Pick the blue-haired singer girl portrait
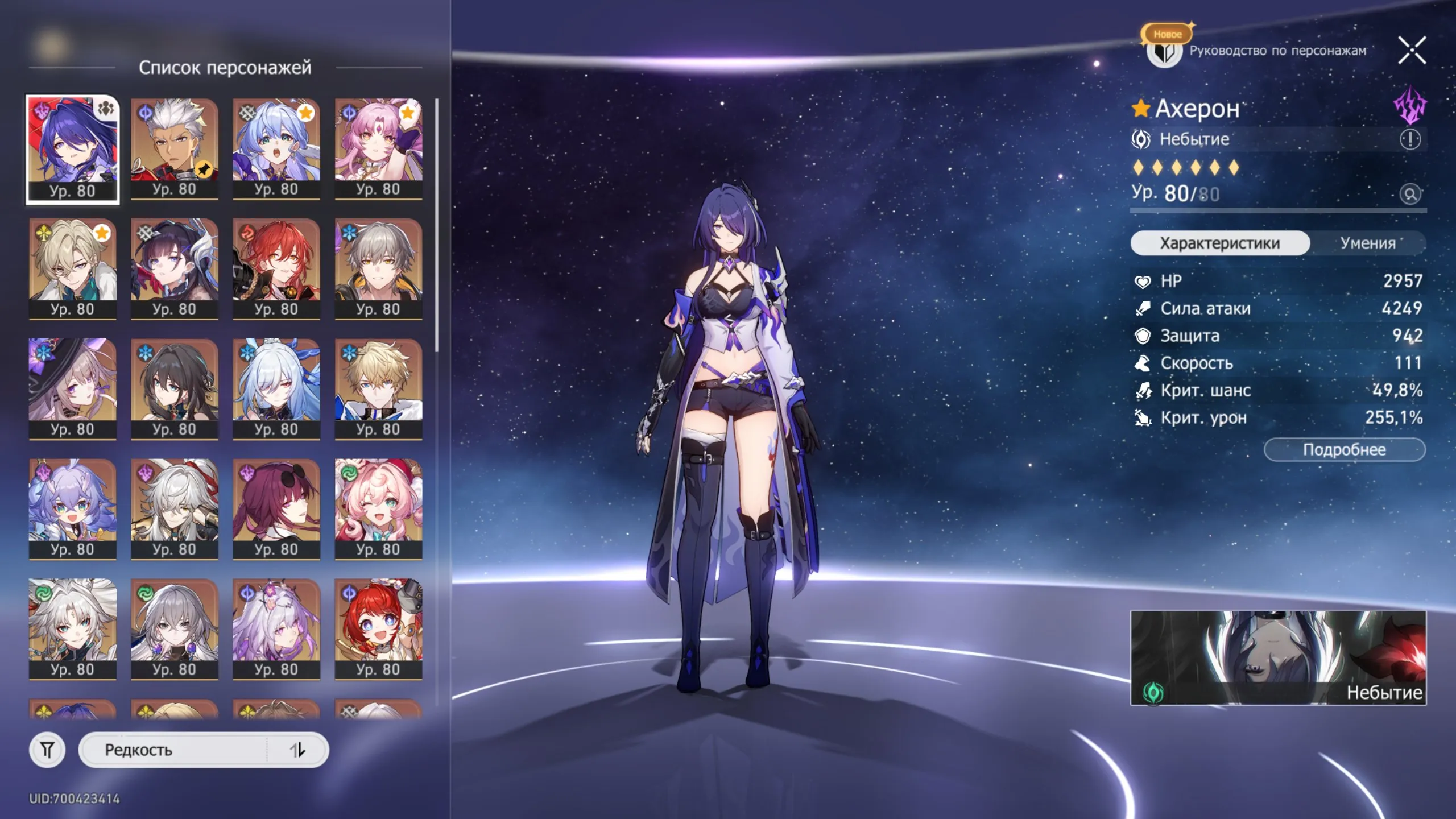The height and width of the screenshot is (819, 1456). coord(276,149)
